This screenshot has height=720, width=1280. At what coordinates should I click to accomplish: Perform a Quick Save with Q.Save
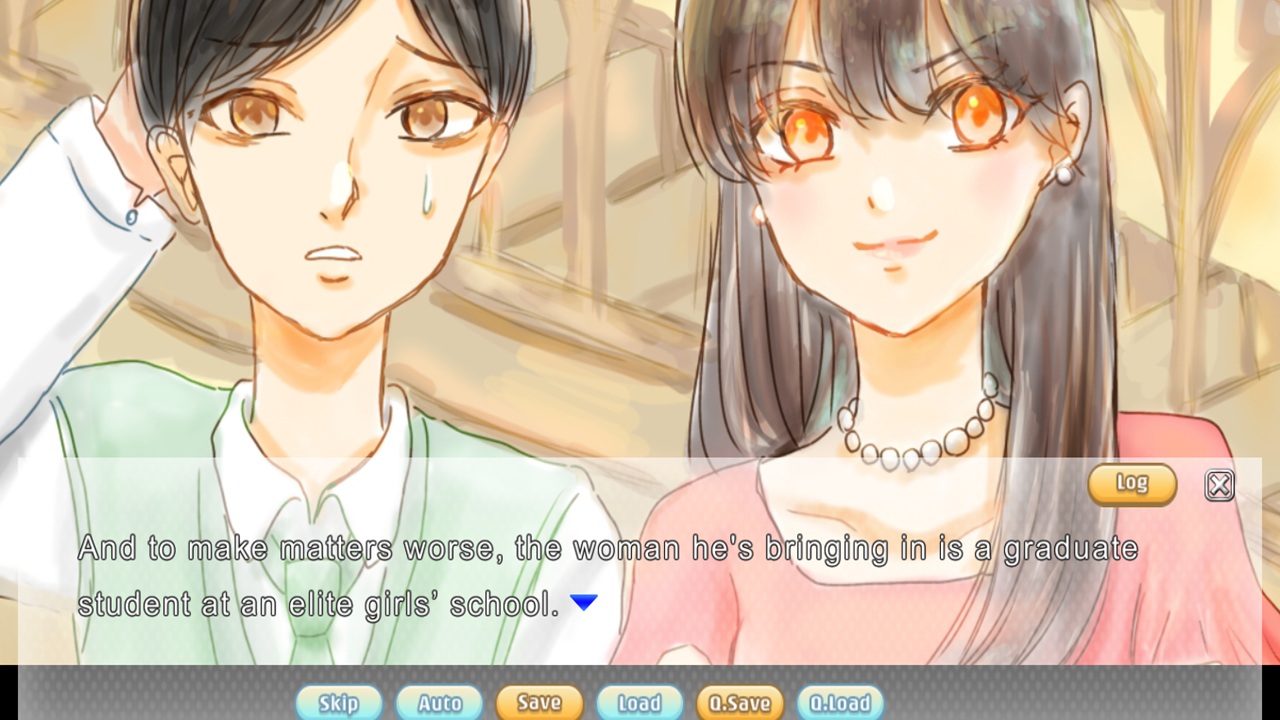click(x=738, y=703)
